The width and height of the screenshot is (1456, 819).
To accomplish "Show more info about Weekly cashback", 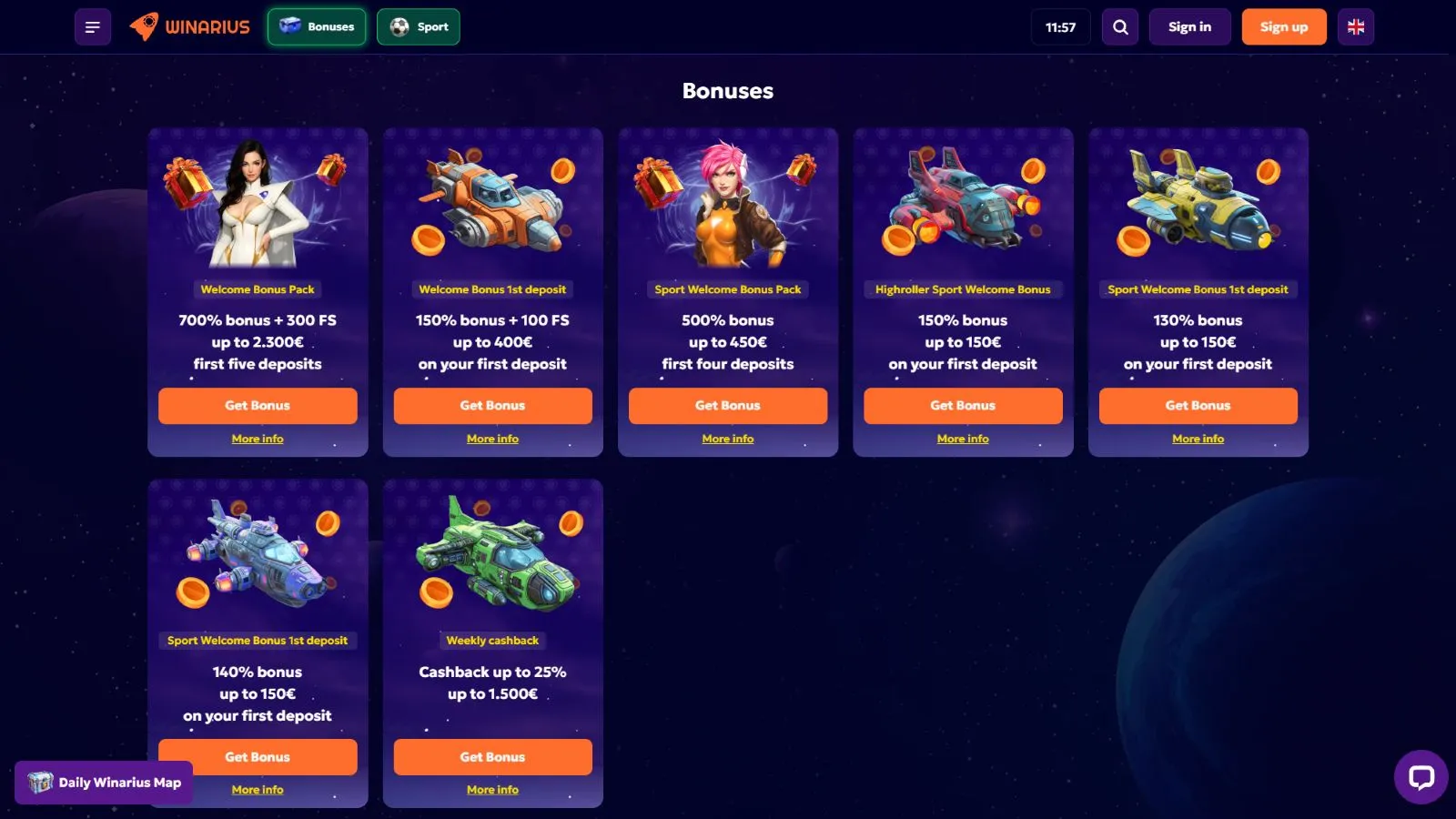I will pyautogui.click(x=492, y=790).
